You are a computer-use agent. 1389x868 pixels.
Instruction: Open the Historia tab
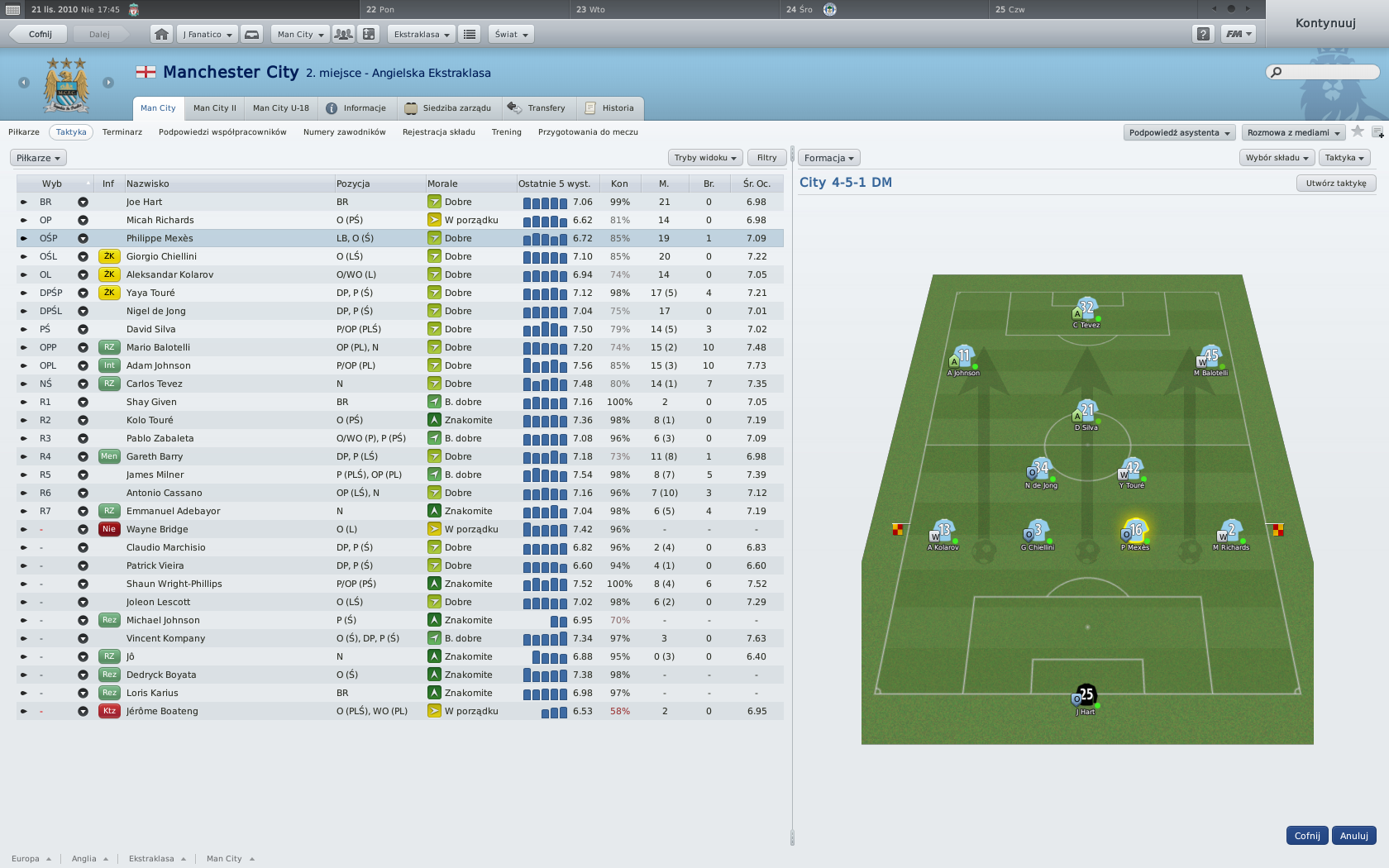[x=610, y=108]
